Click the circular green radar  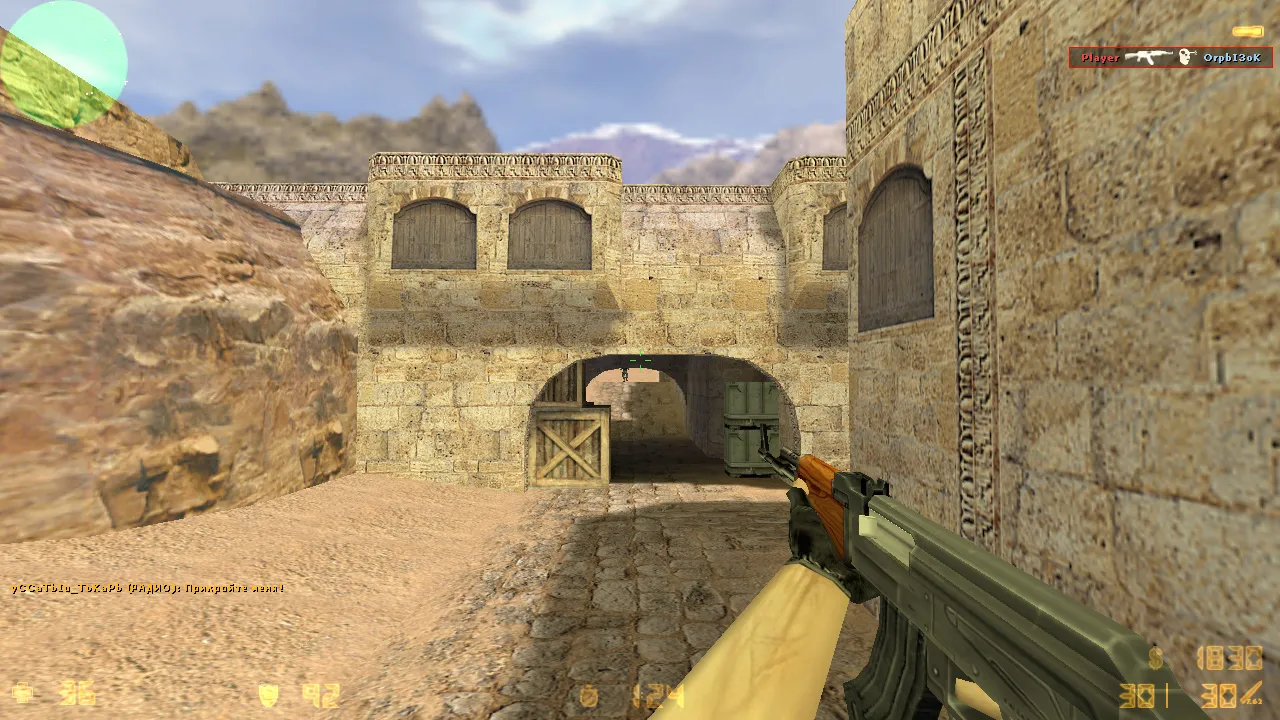click(64, 64)
